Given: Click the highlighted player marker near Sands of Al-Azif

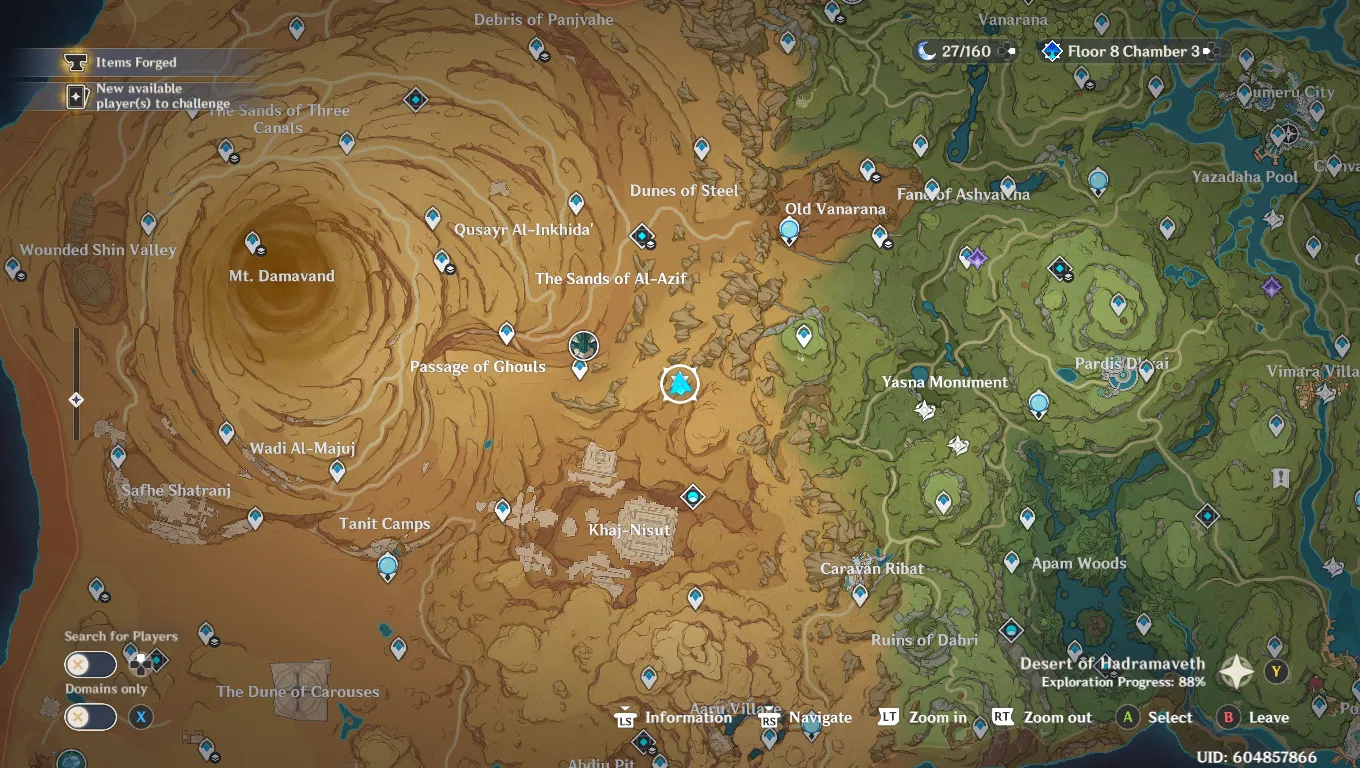Looking at the screenshot, I should 679,383.
